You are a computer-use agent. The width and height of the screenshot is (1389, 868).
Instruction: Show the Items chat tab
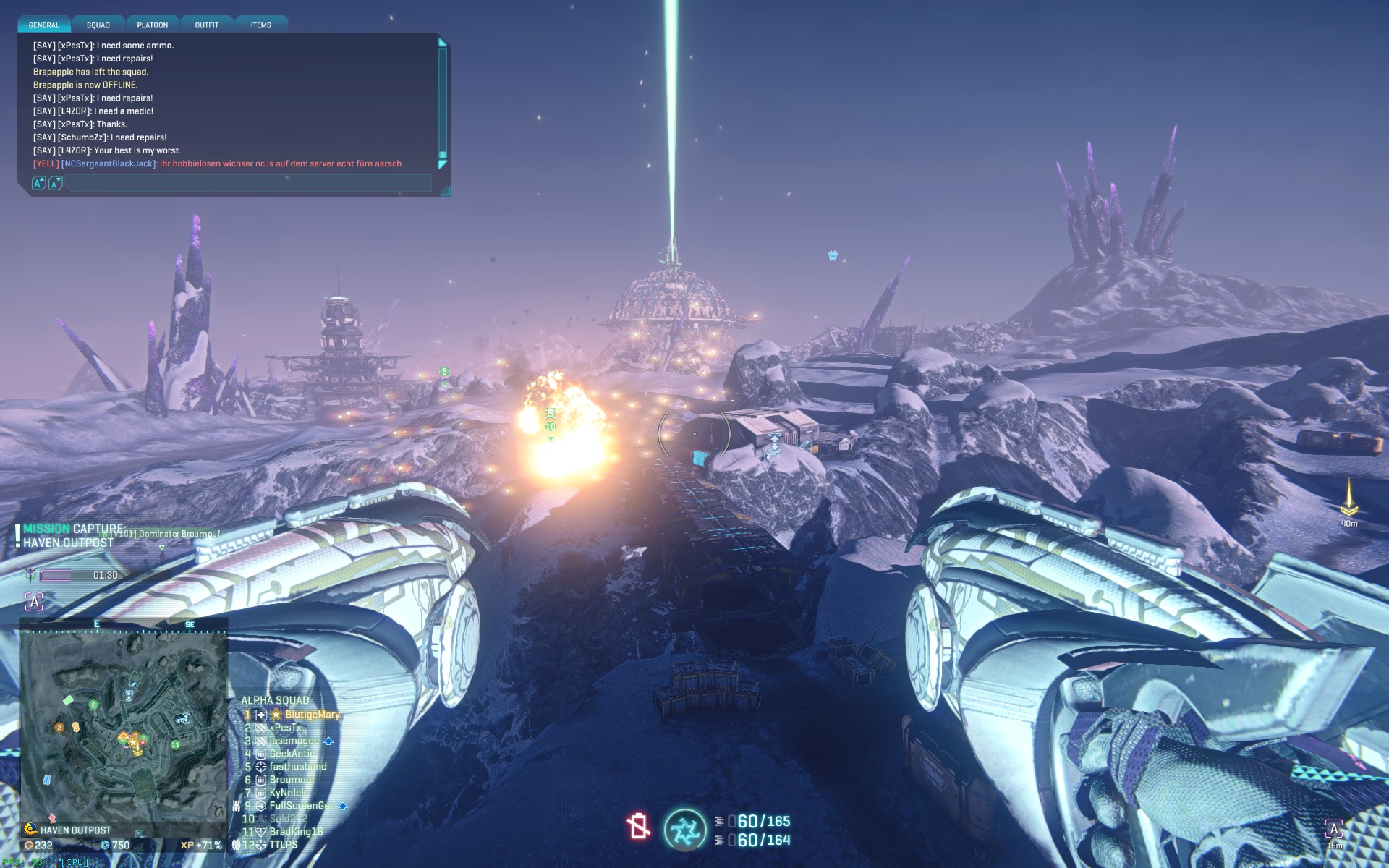[261, 25]
